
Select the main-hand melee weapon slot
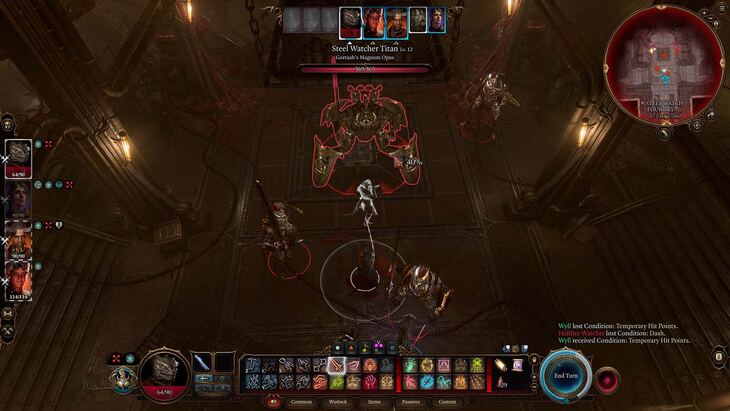tap(204, 363)
